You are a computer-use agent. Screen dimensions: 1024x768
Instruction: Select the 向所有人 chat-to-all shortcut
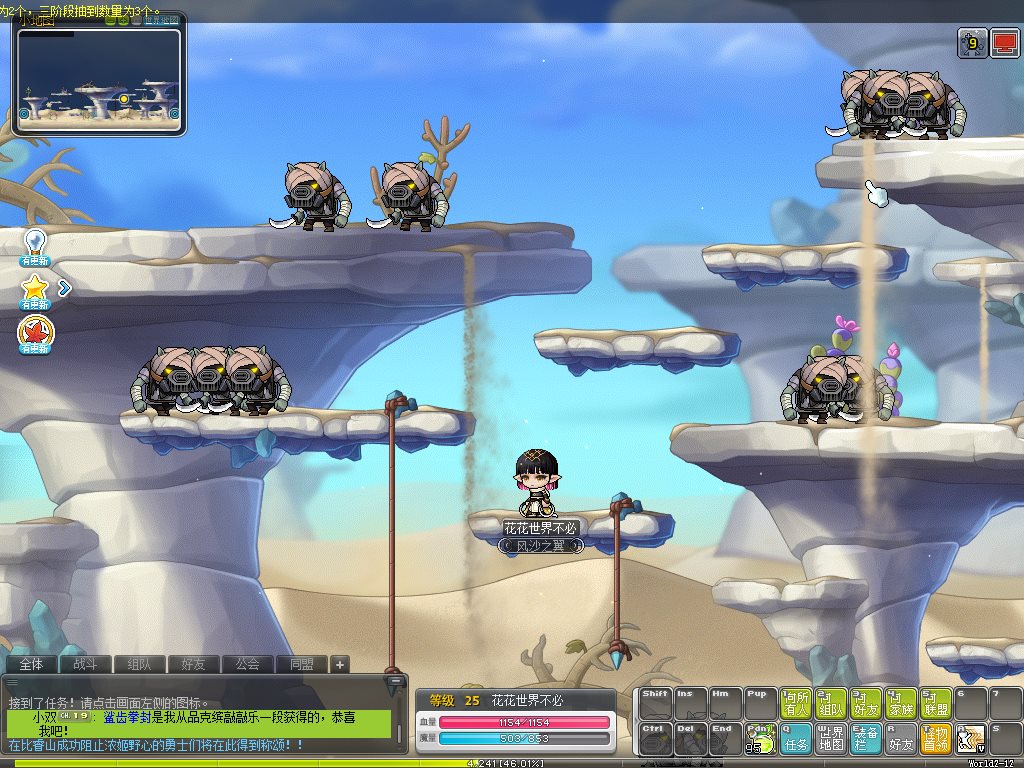click(797, 703)
